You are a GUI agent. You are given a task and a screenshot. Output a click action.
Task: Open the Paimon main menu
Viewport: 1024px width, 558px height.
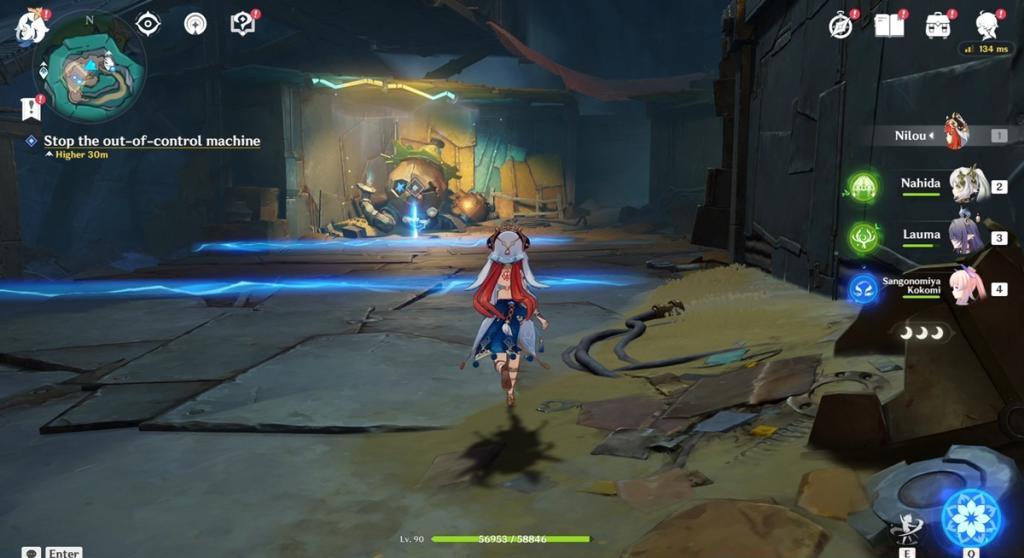(31, 27)
